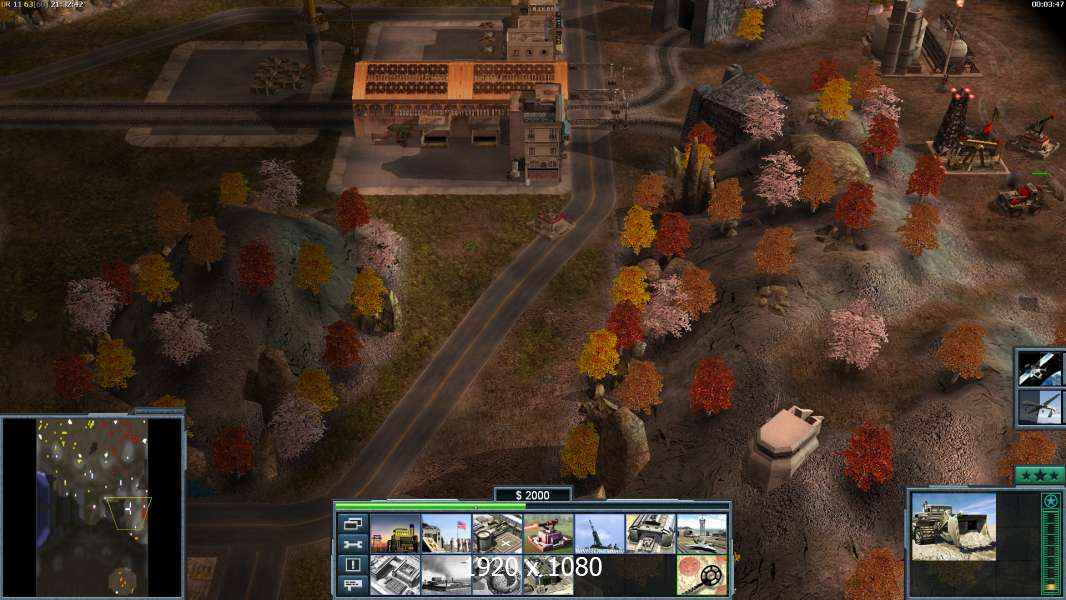The image size is (1066, 600).
Task: Activate the drone aircraft special power
Action: point(1040,408)
